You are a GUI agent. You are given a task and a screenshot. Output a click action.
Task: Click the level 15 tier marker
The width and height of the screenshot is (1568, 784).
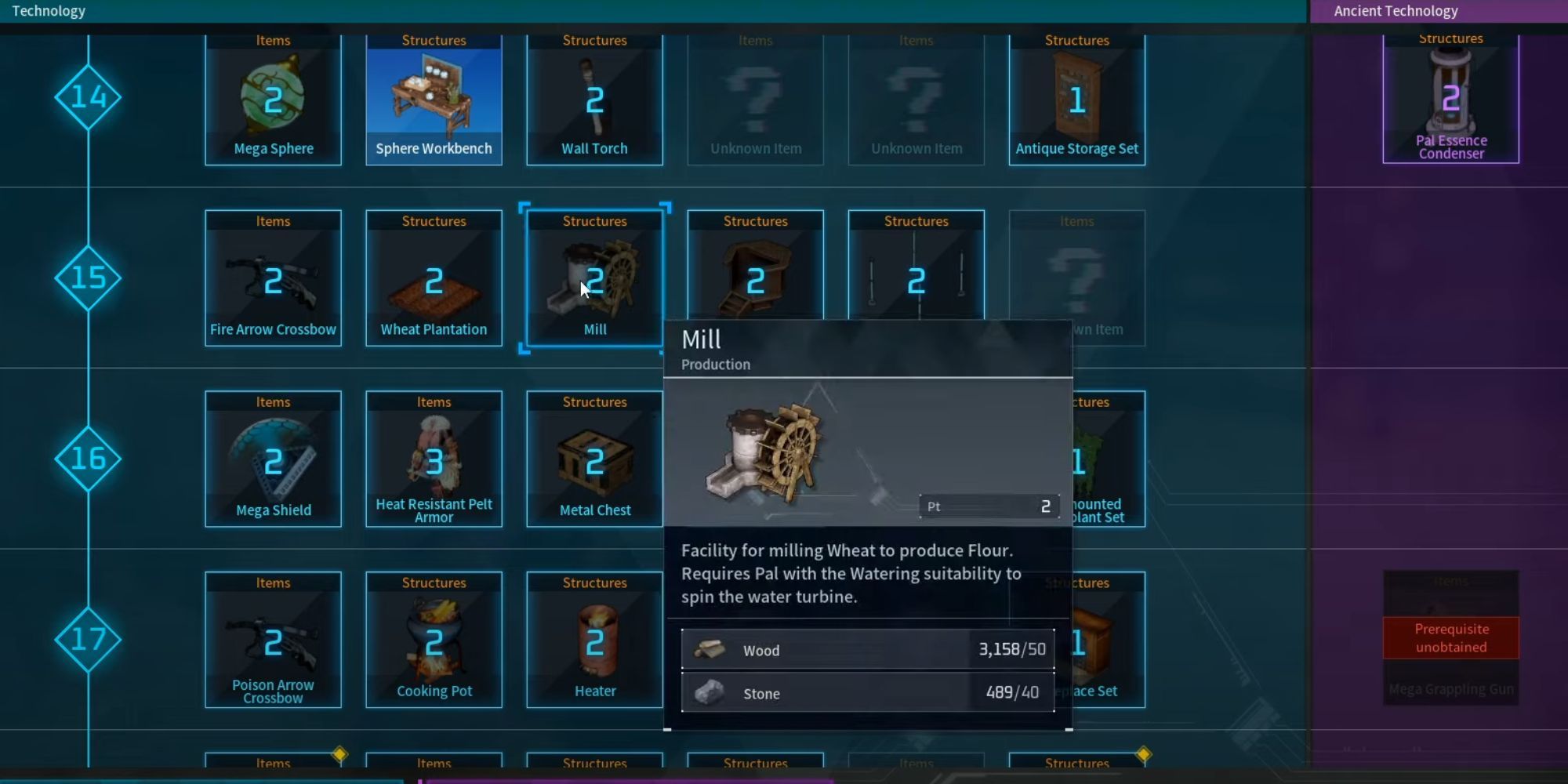[x=86, y=277]
